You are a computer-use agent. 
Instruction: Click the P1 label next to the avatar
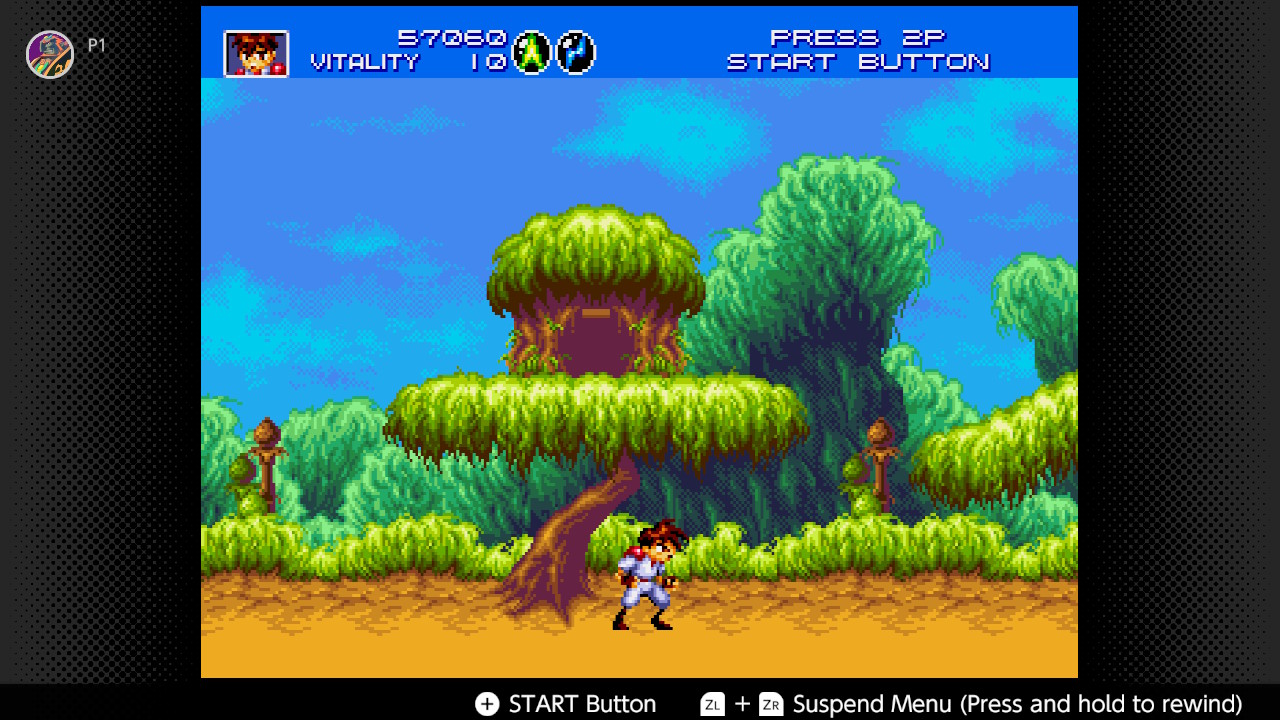pyautogui.click(x=96, y=44)
